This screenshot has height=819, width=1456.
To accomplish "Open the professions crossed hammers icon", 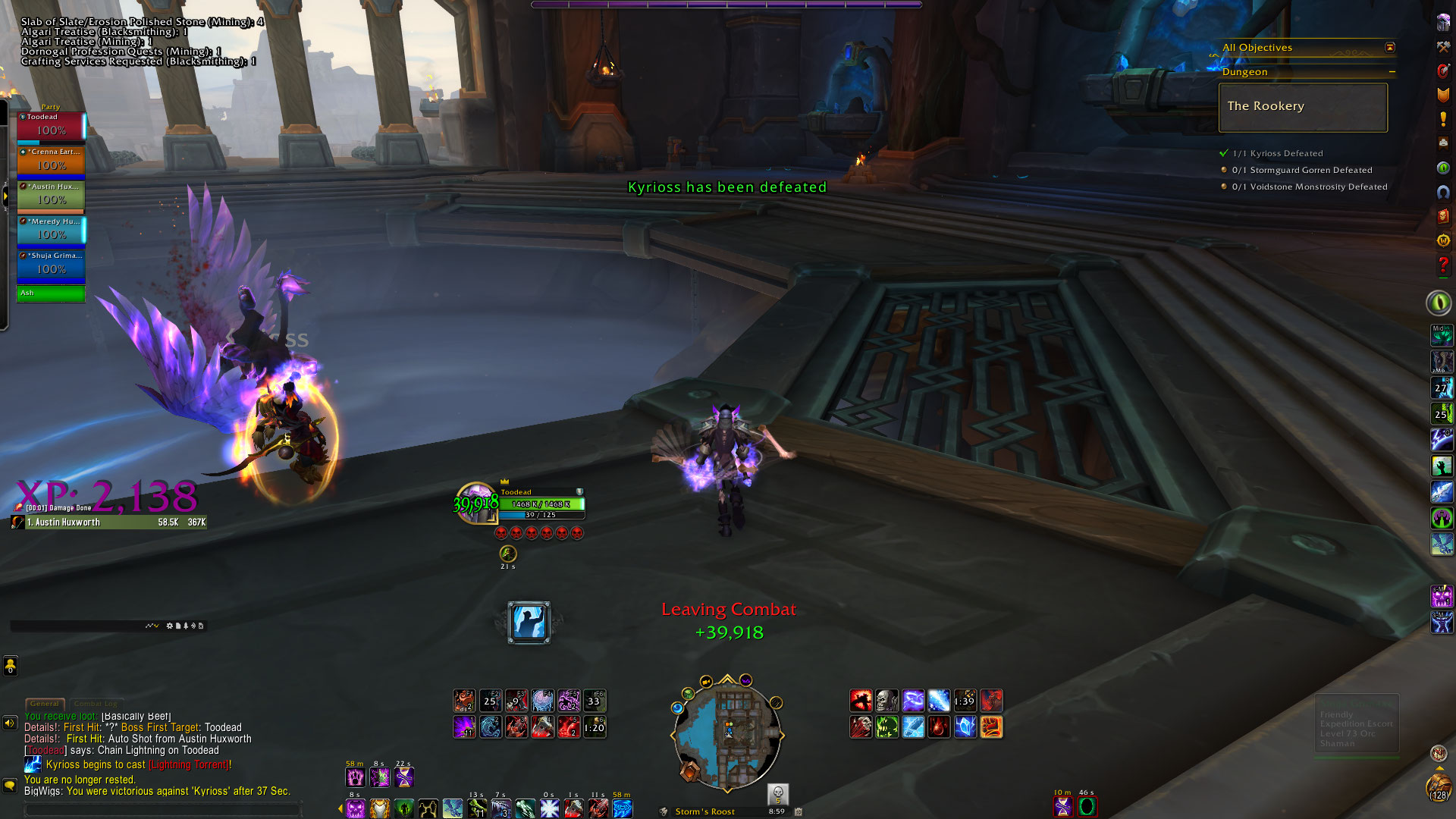I will 1442,47.
